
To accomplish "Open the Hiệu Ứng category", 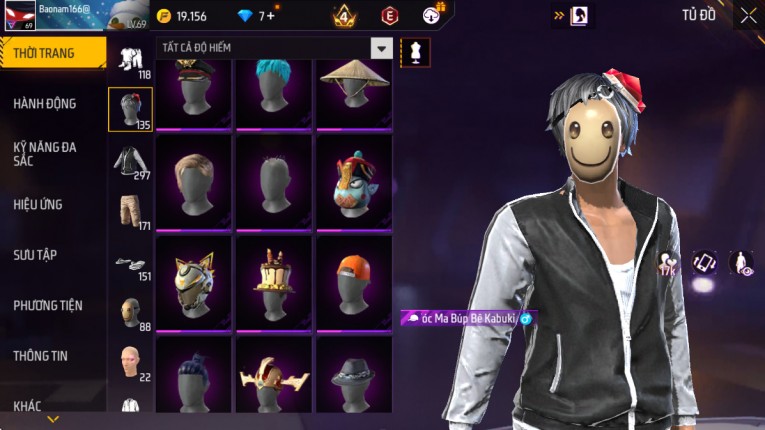I will [38, 204].
